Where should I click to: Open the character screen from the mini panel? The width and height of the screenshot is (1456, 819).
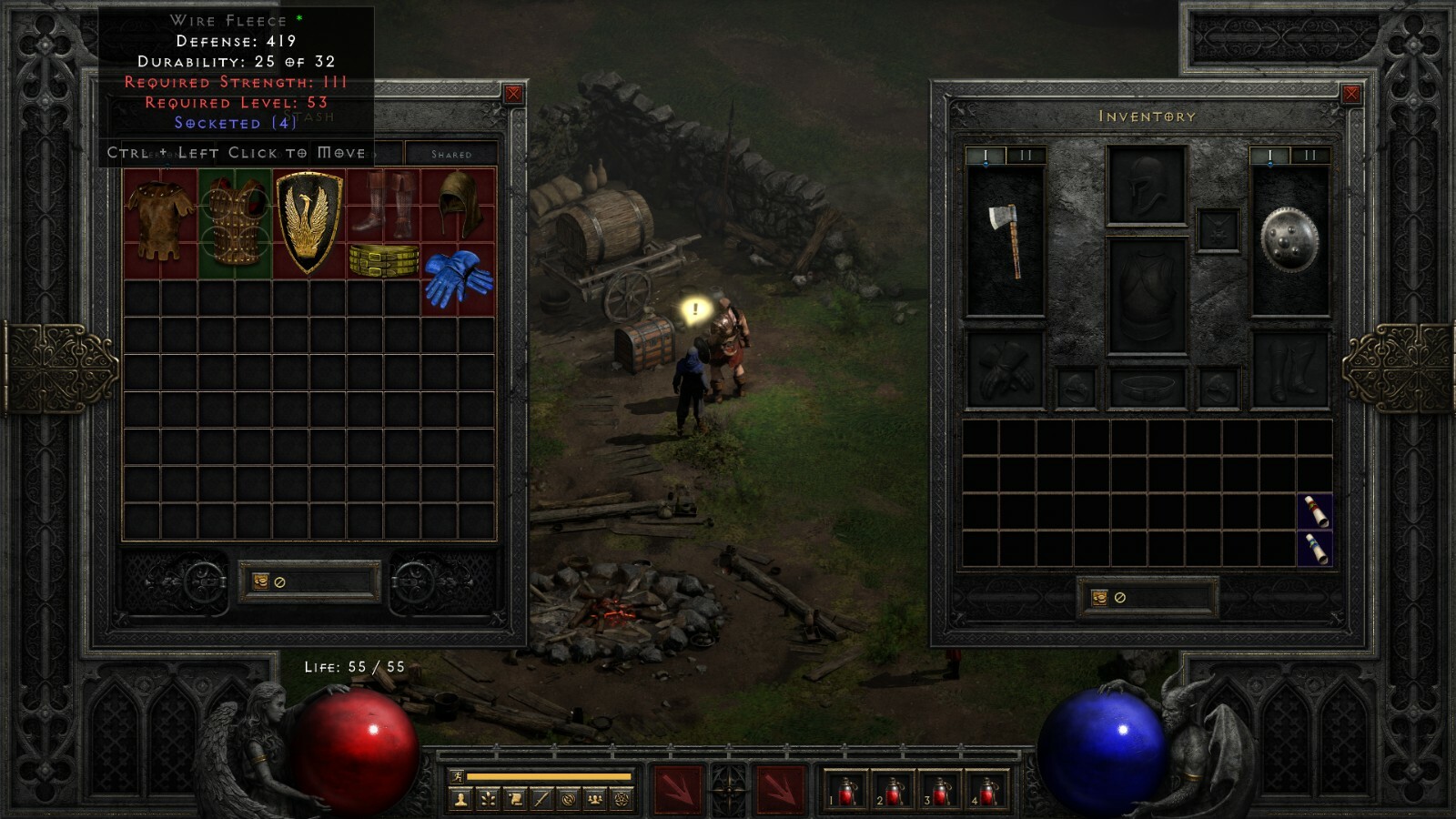tap(460, 798)
